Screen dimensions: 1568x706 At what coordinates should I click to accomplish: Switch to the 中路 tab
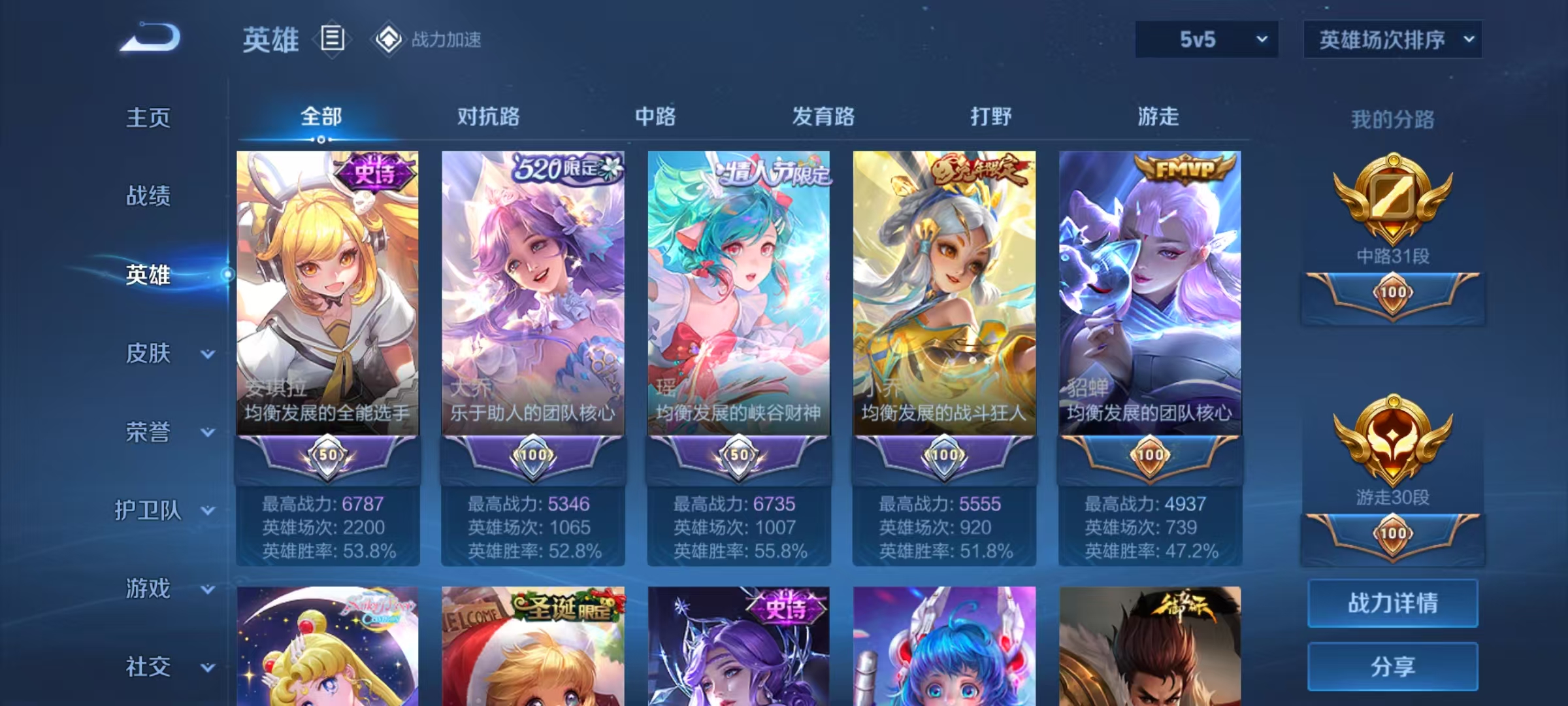655,116
